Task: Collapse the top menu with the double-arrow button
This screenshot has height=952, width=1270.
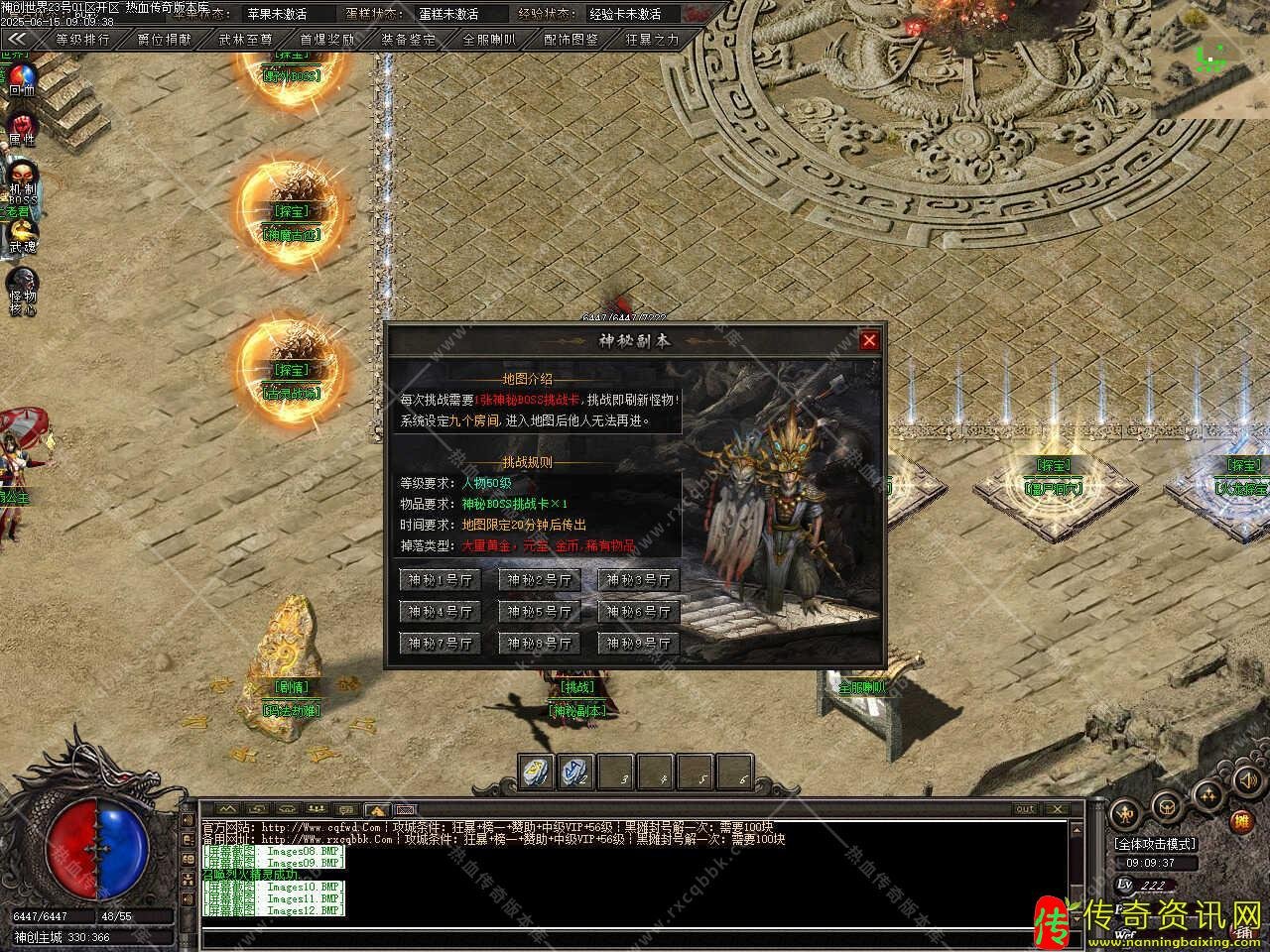Action: tap(17, 40)
